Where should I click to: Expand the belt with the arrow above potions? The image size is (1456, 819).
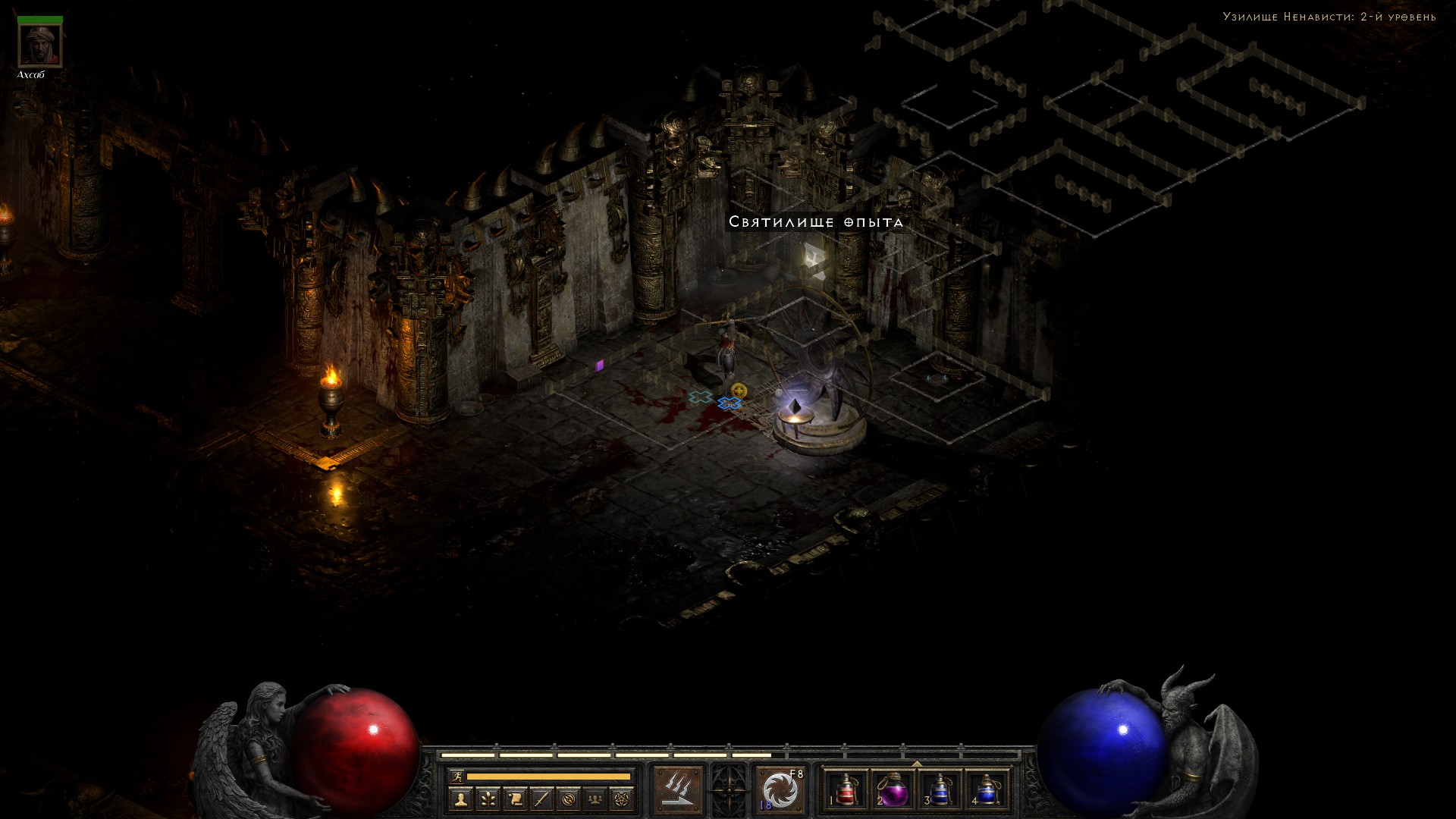coord(917,764)
